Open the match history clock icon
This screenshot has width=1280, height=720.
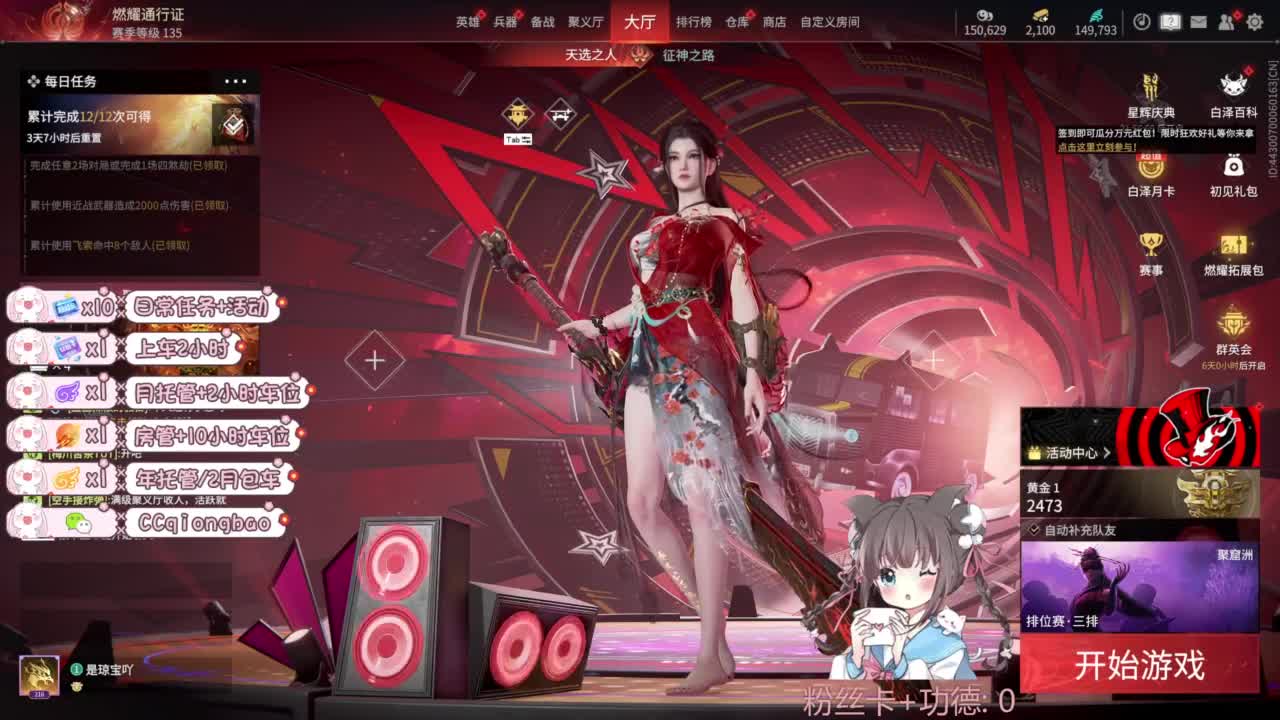click(1140, 21)
